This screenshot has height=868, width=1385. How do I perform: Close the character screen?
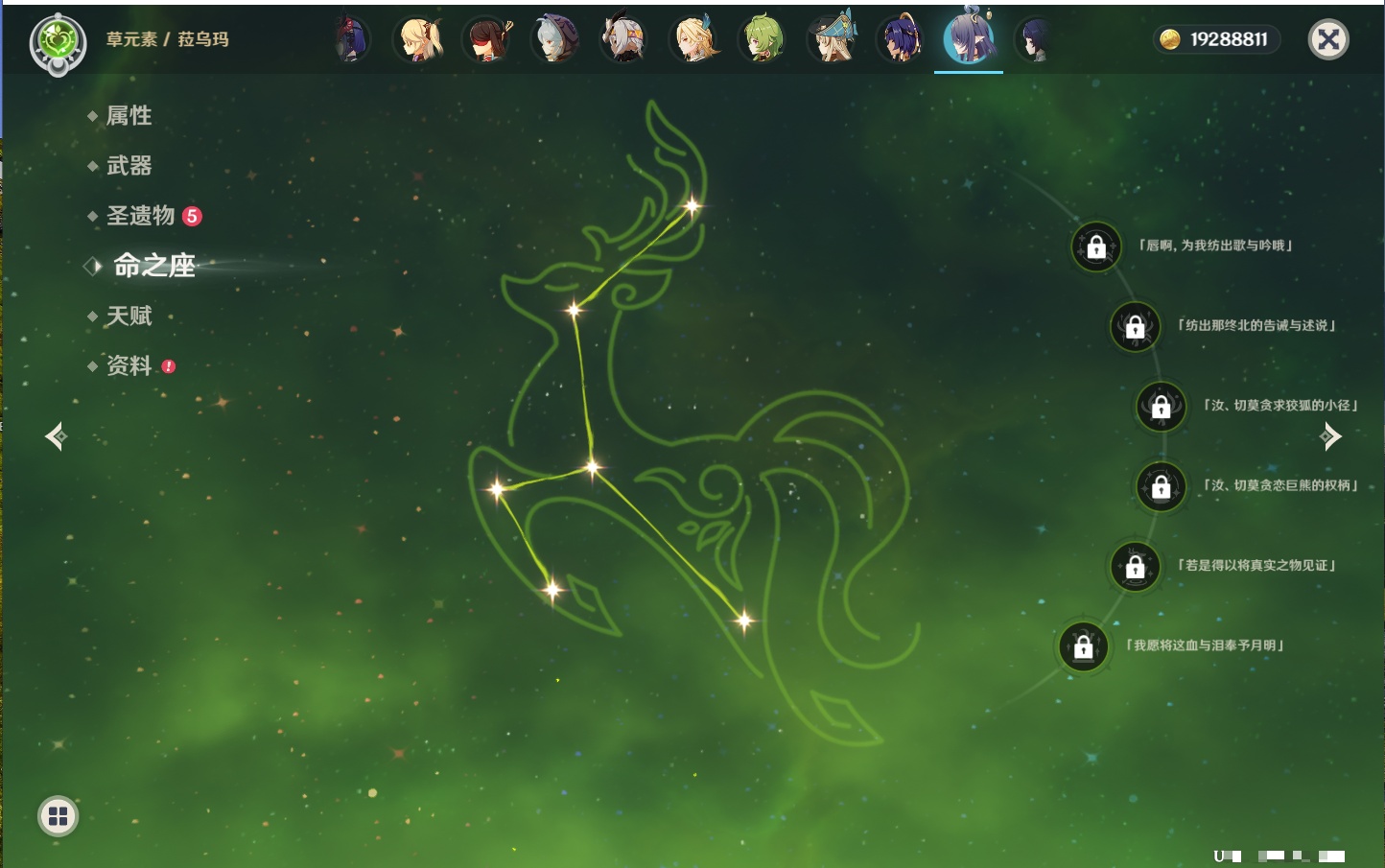click(x=1328, y=39)
